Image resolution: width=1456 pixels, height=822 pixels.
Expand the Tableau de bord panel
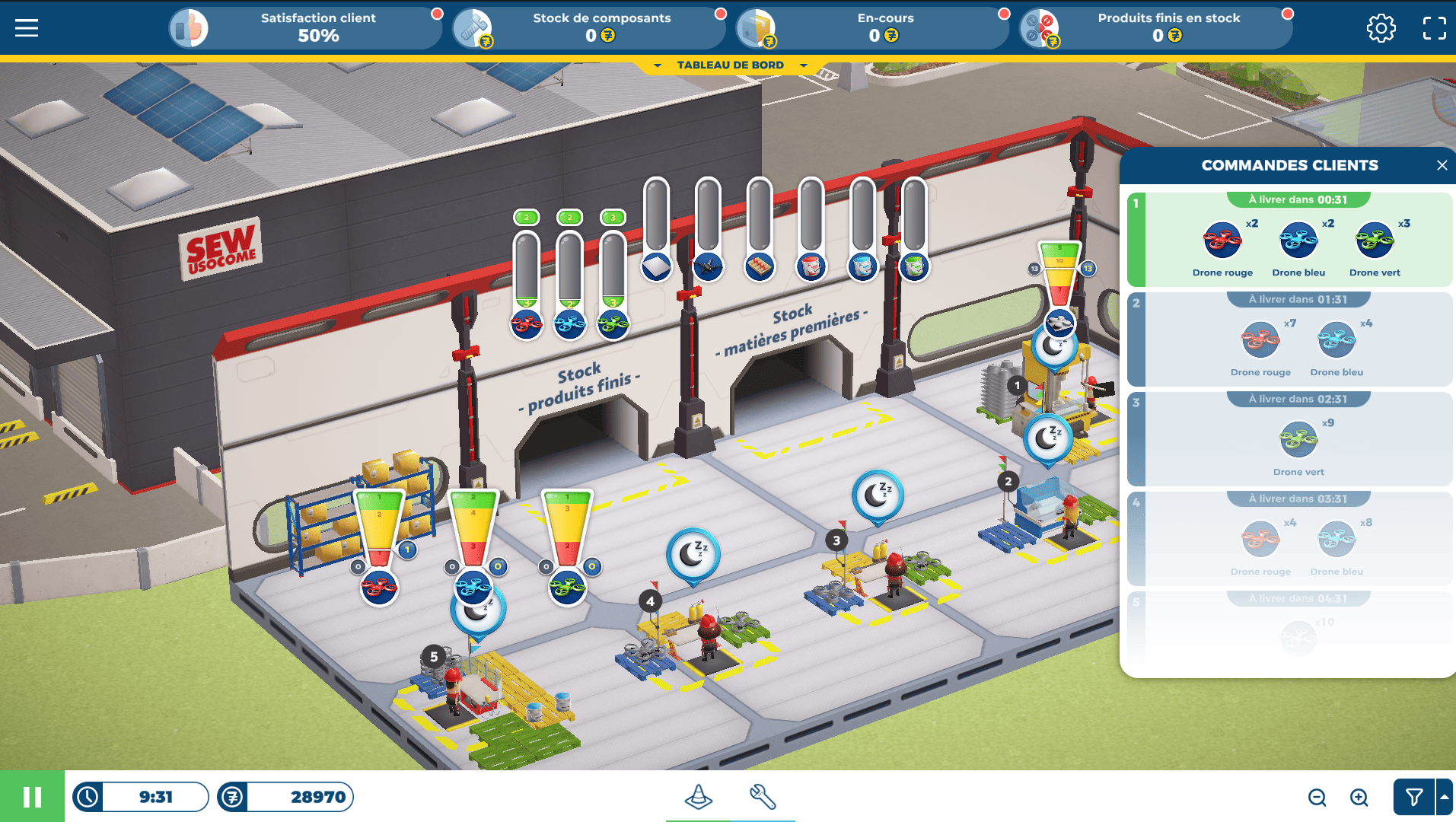click(x=730, y=65)
